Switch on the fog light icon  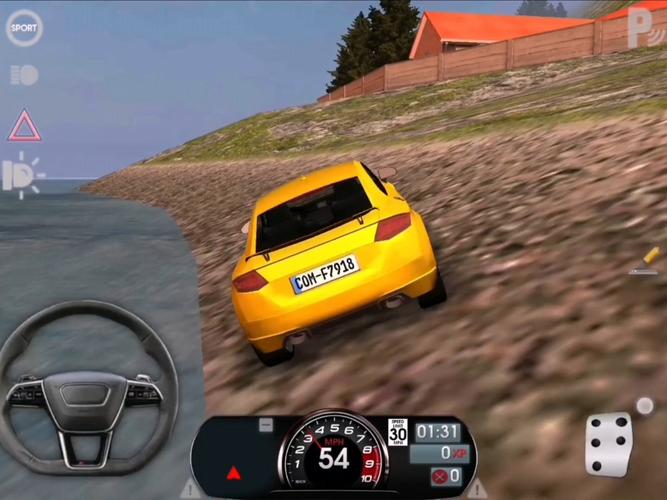(x=24, y=75)
